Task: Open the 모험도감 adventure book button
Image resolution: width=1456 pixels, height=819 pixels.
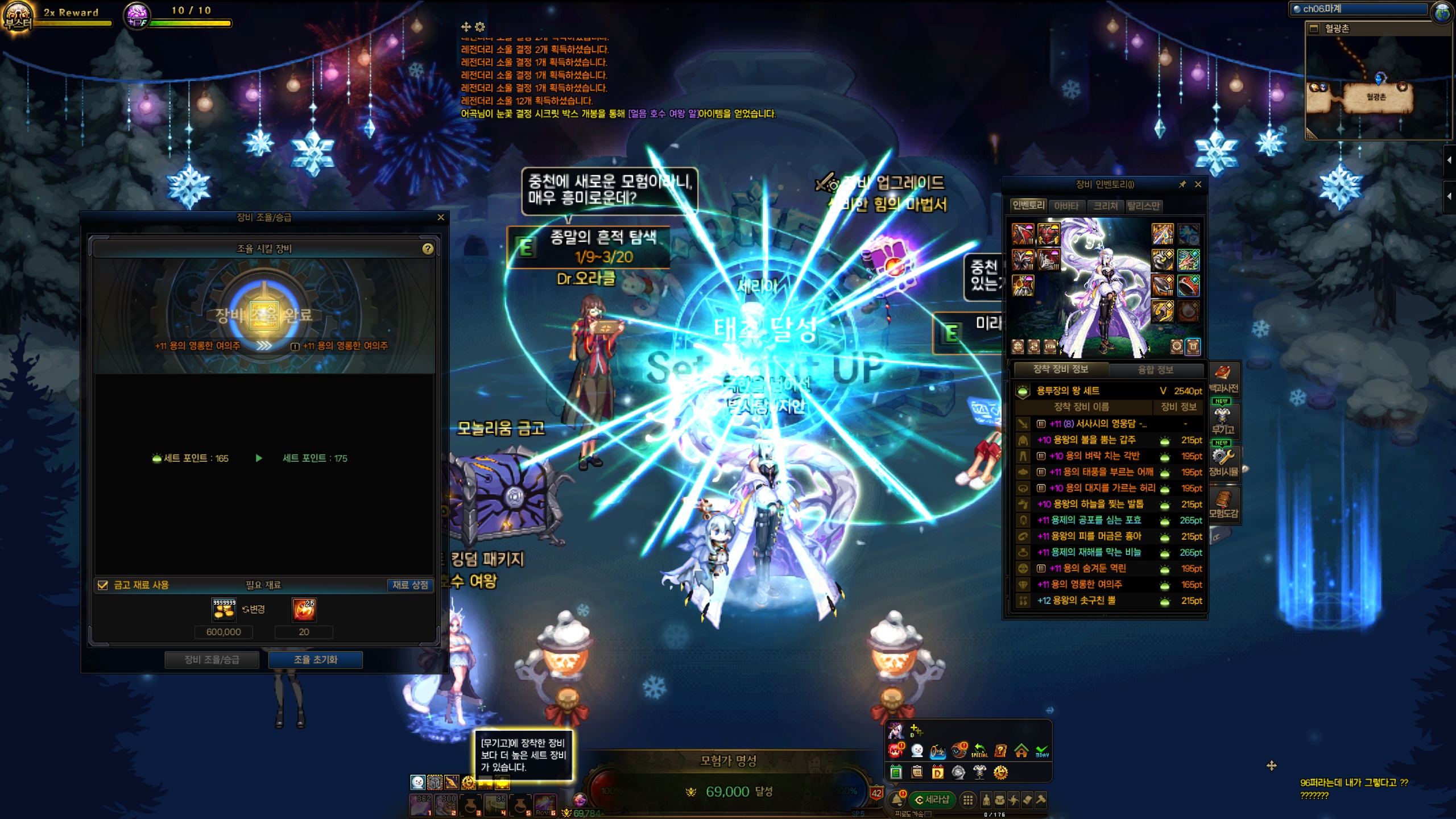Action: (1223, 504)
